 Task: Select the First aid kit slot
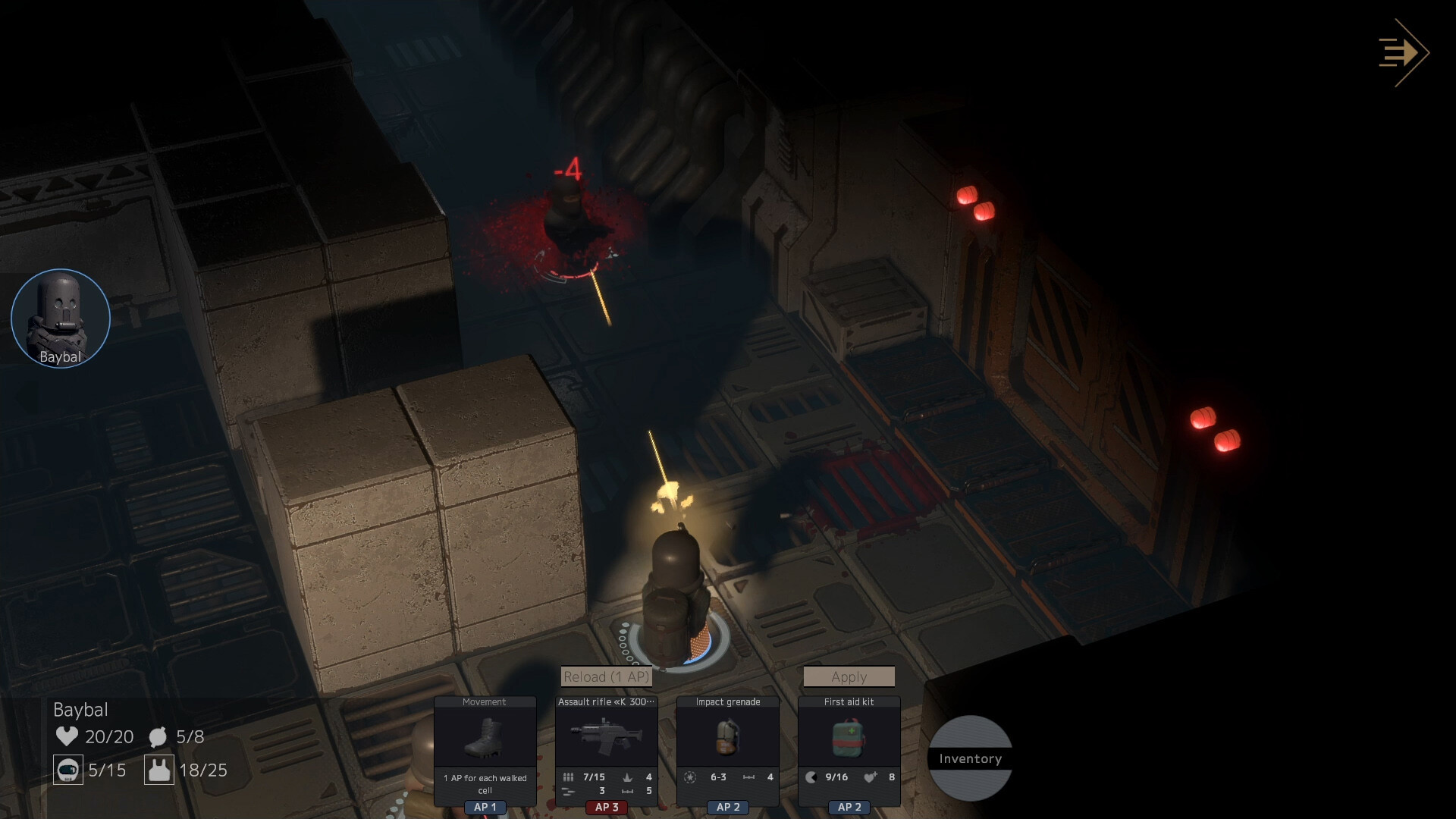tap(849, 738)
